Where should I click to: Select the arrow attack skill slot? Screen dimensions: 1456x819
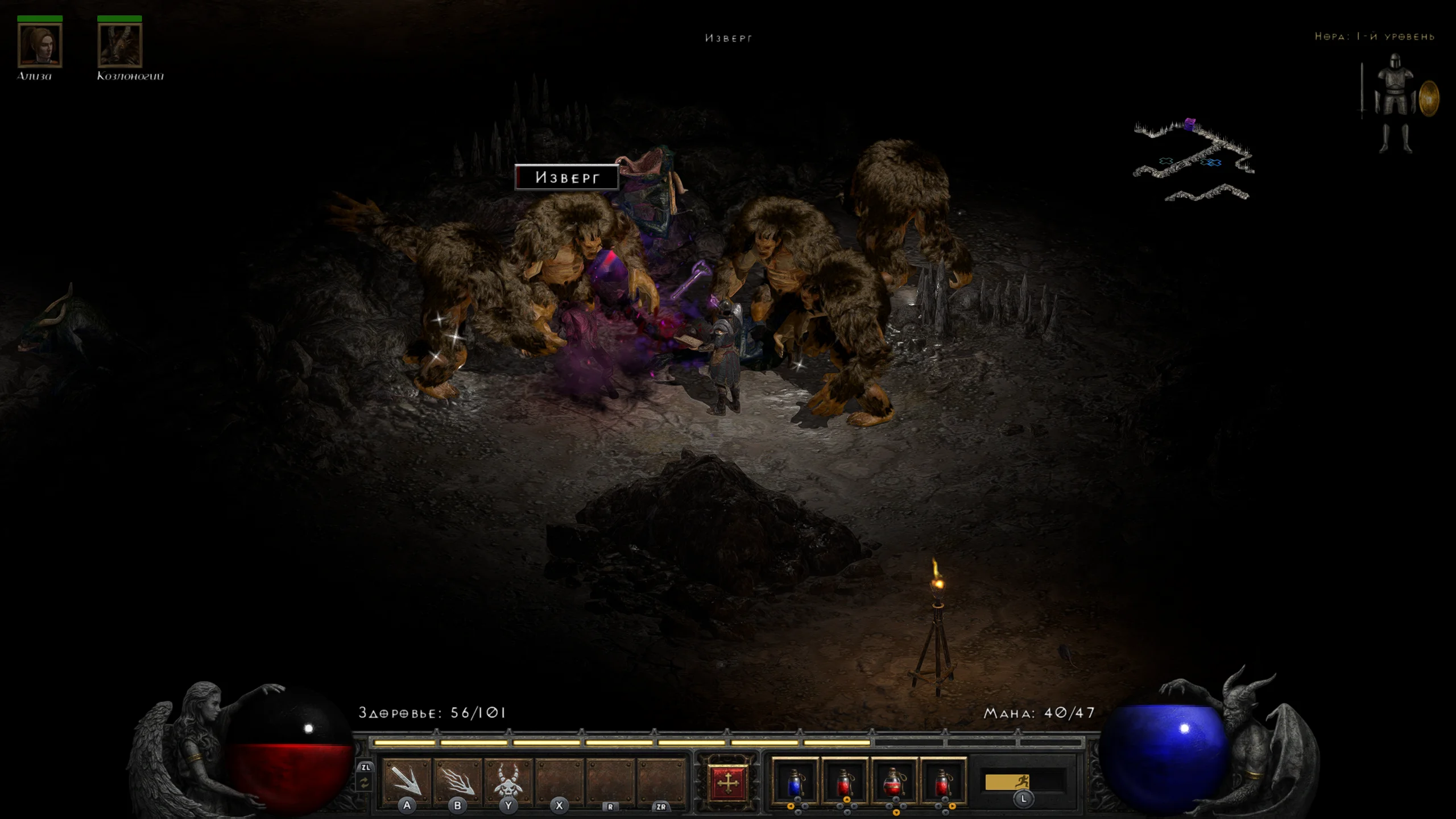click(x=407, y=780)
